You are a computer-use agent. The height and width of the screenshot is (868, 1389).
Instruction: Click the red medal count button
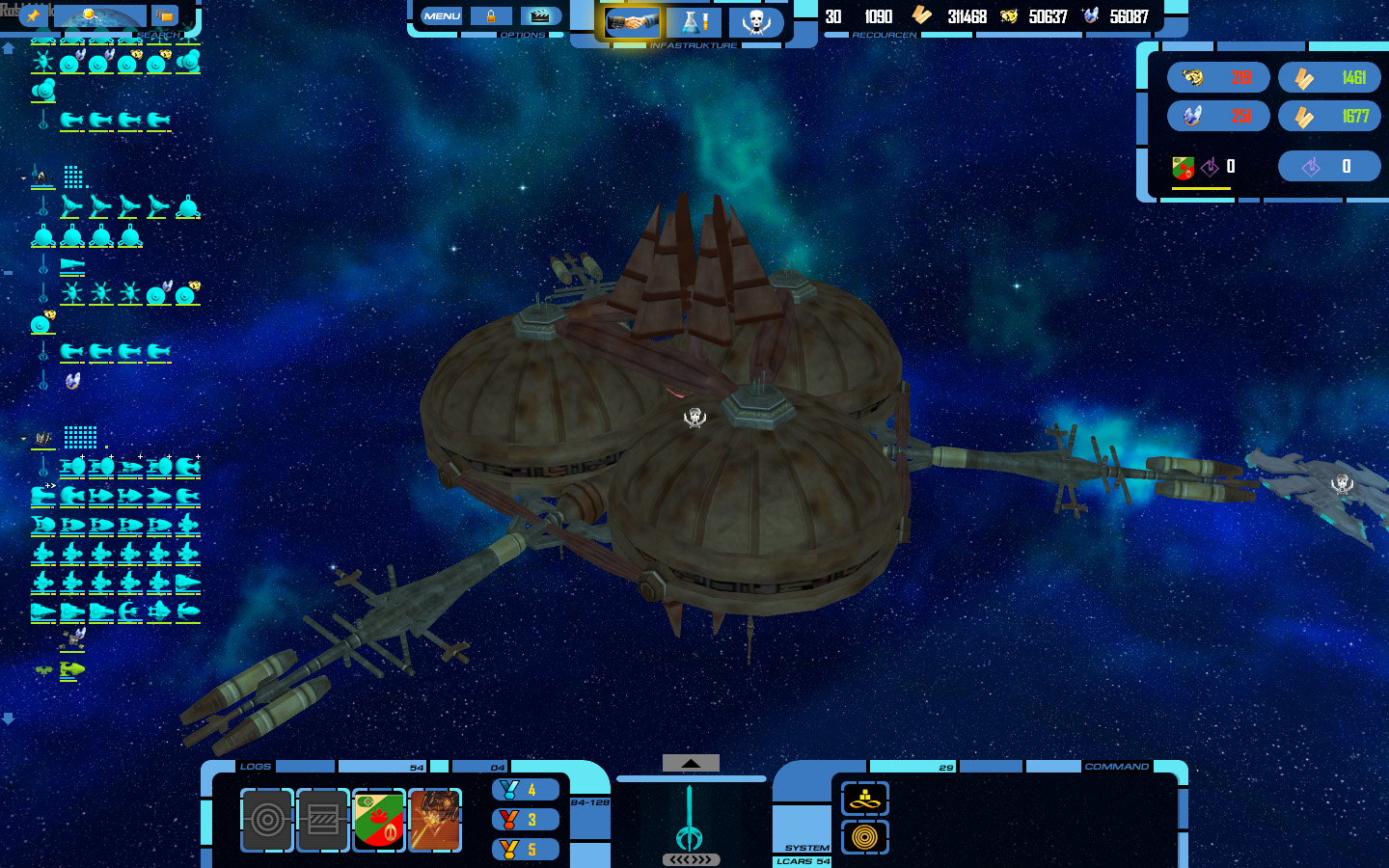point(526,820)
